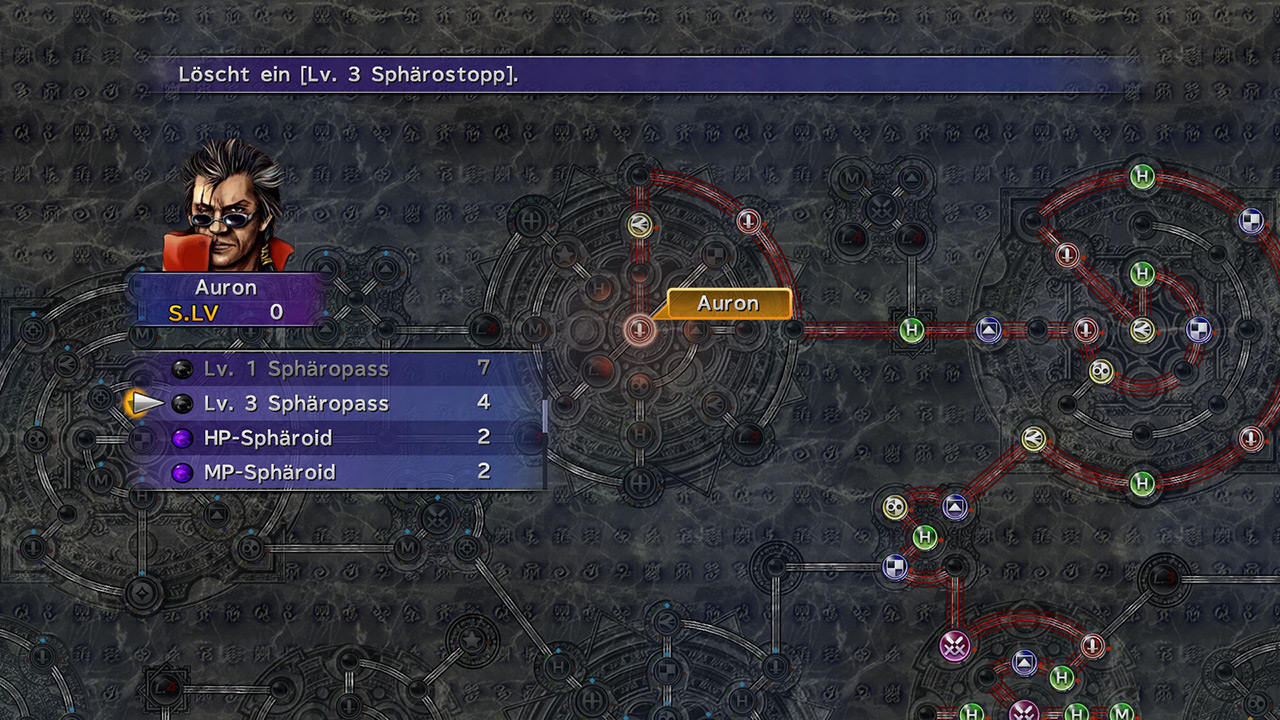Click the item list scrollbar

(545, 416)
